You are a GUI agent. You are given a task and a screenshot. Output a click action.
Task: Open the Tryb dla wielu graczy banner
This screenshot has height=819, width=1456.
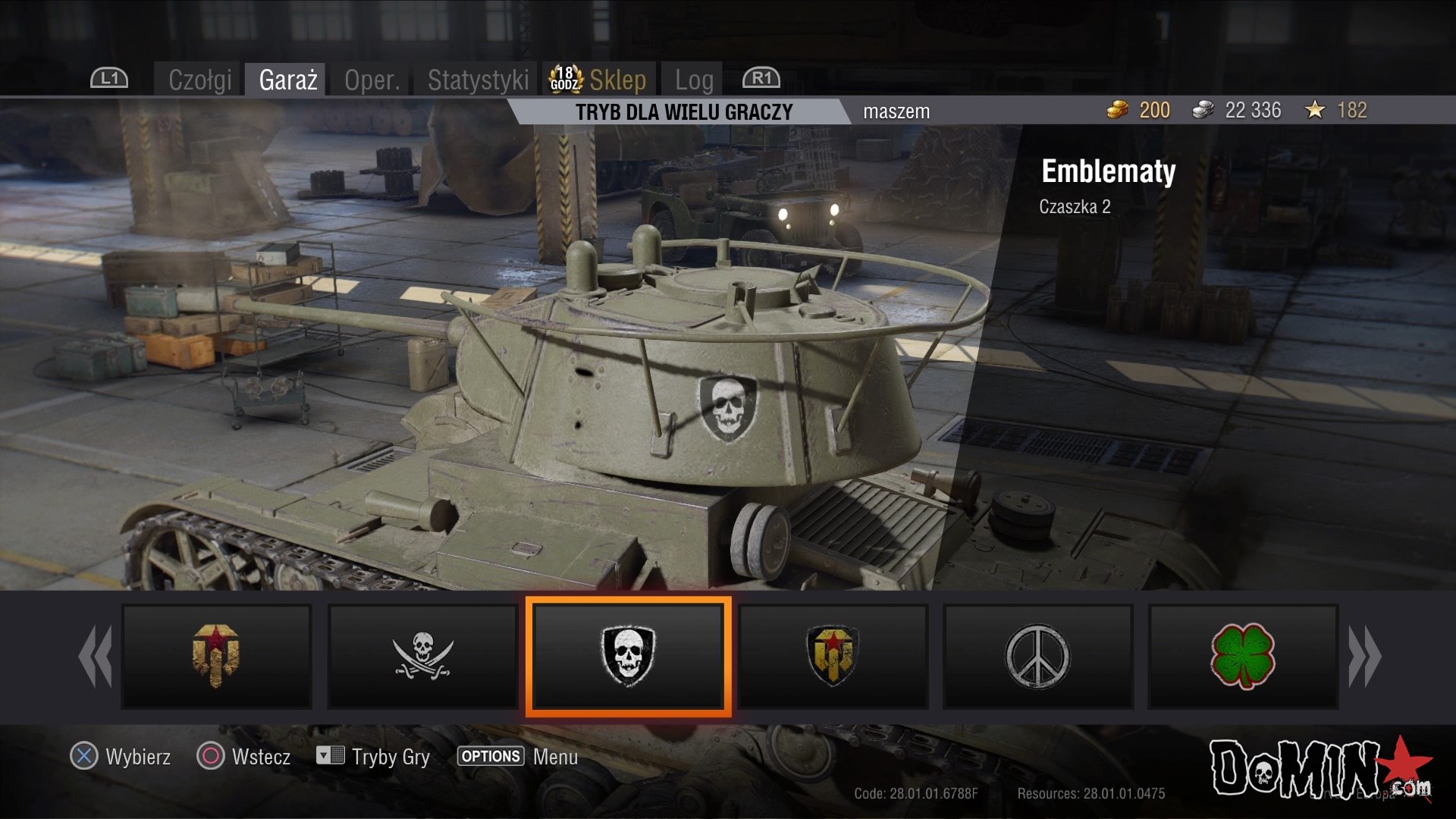(x=683, y=112)
